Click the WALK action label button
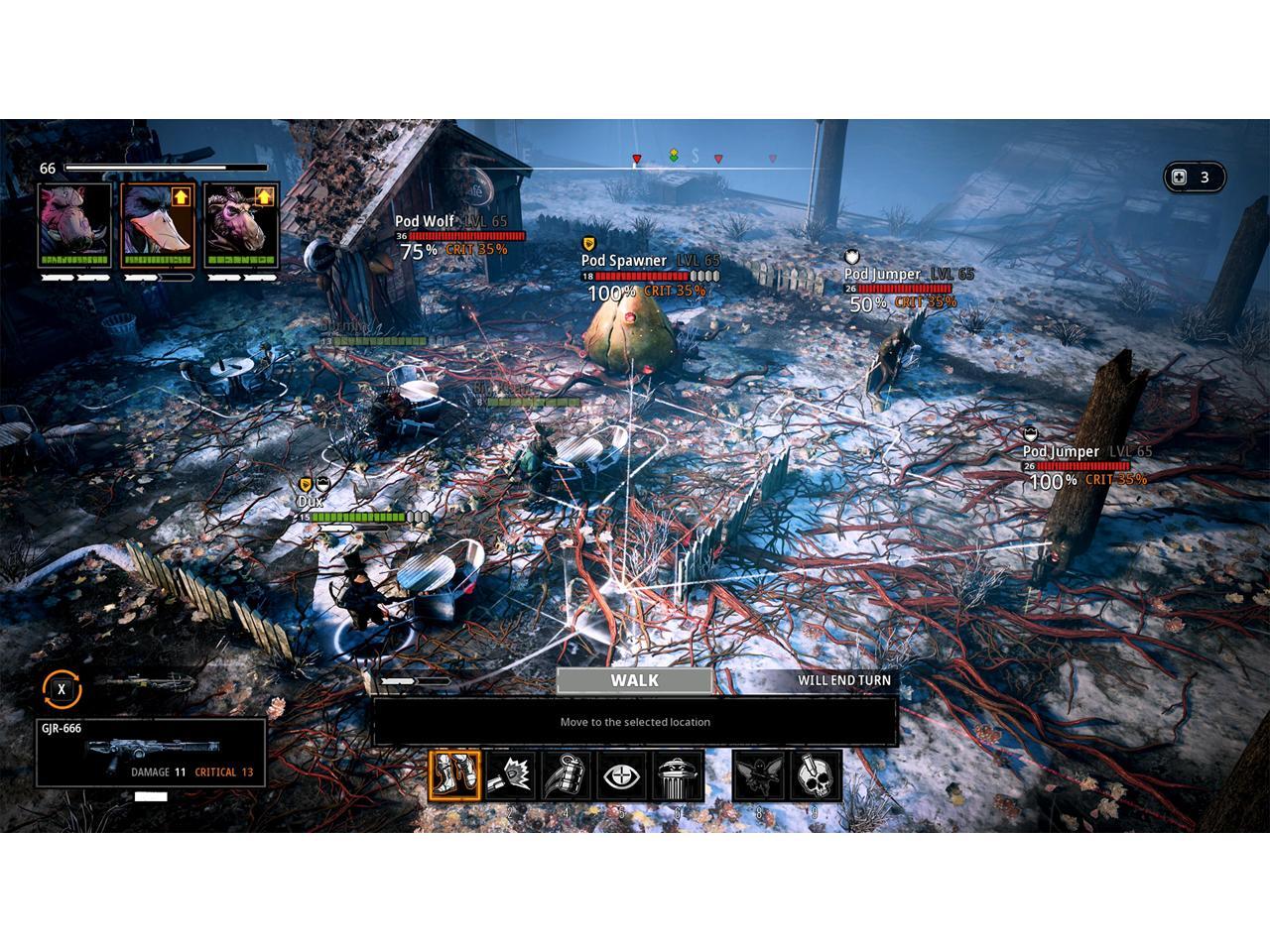The image size is (1270, 952). 634,680
